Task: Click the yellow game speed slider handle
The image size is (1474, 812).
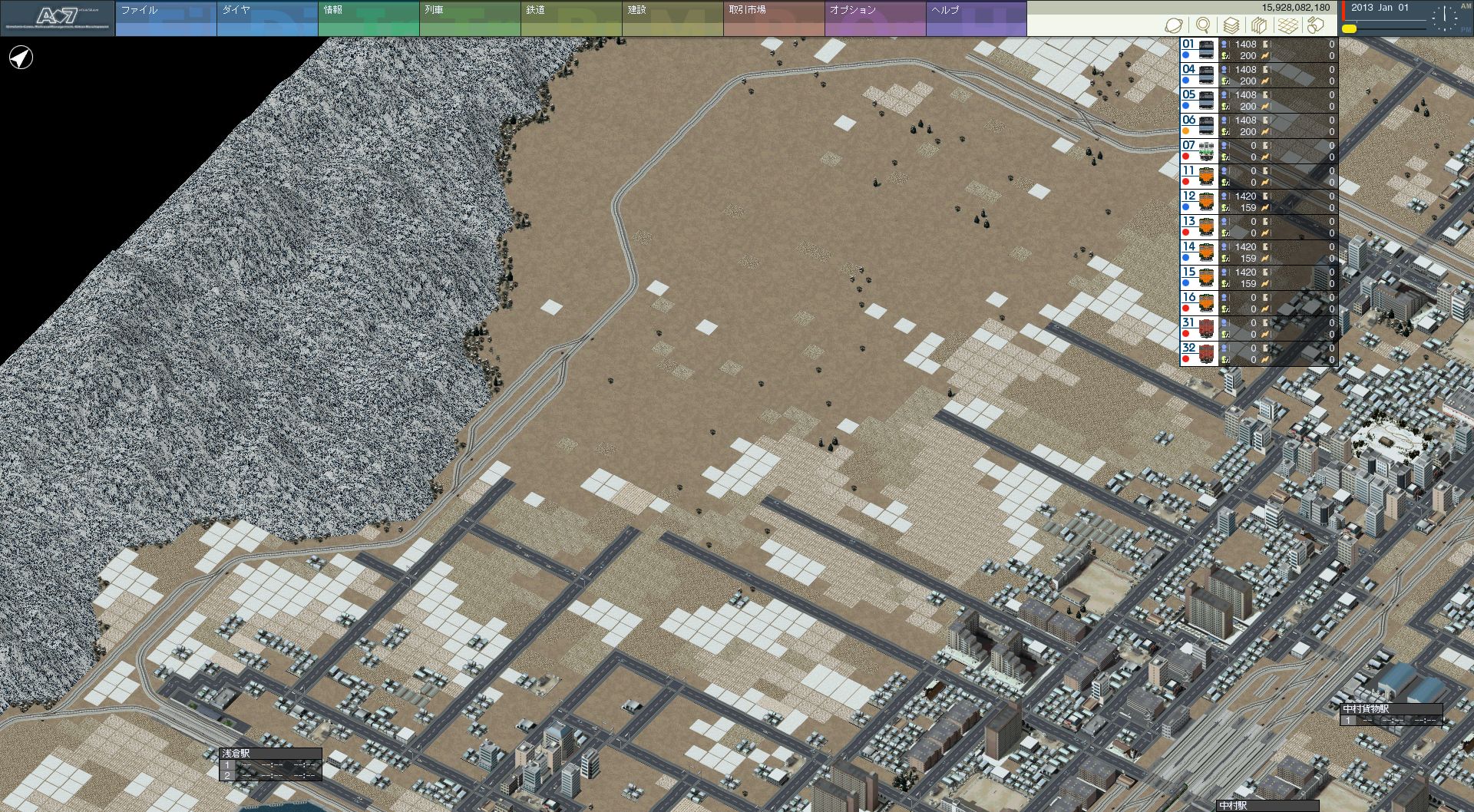Action: tap(1349, 29)
